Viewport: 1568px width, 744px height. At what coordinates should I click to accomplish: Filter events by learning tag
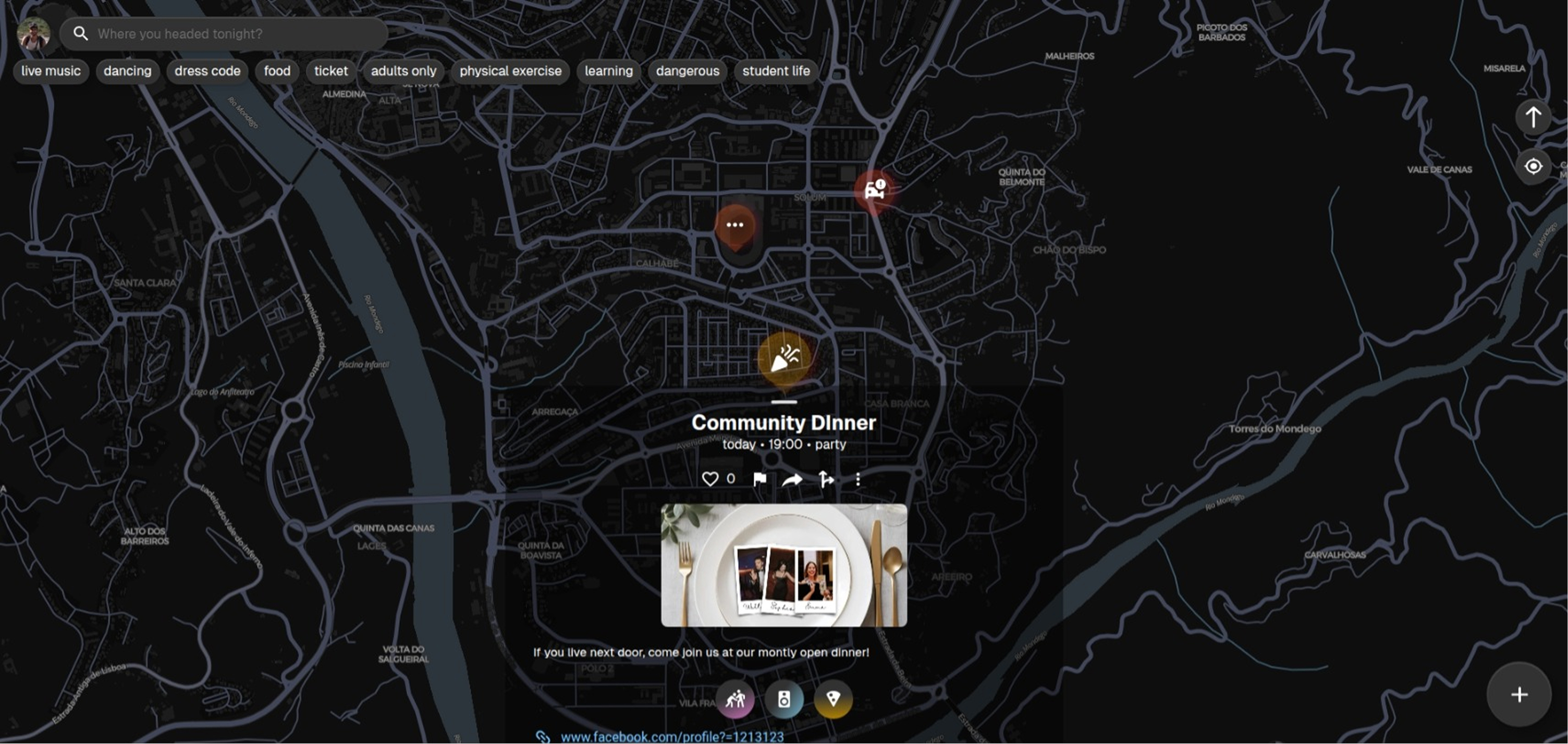pyautogui.click(x=608, y=71)
